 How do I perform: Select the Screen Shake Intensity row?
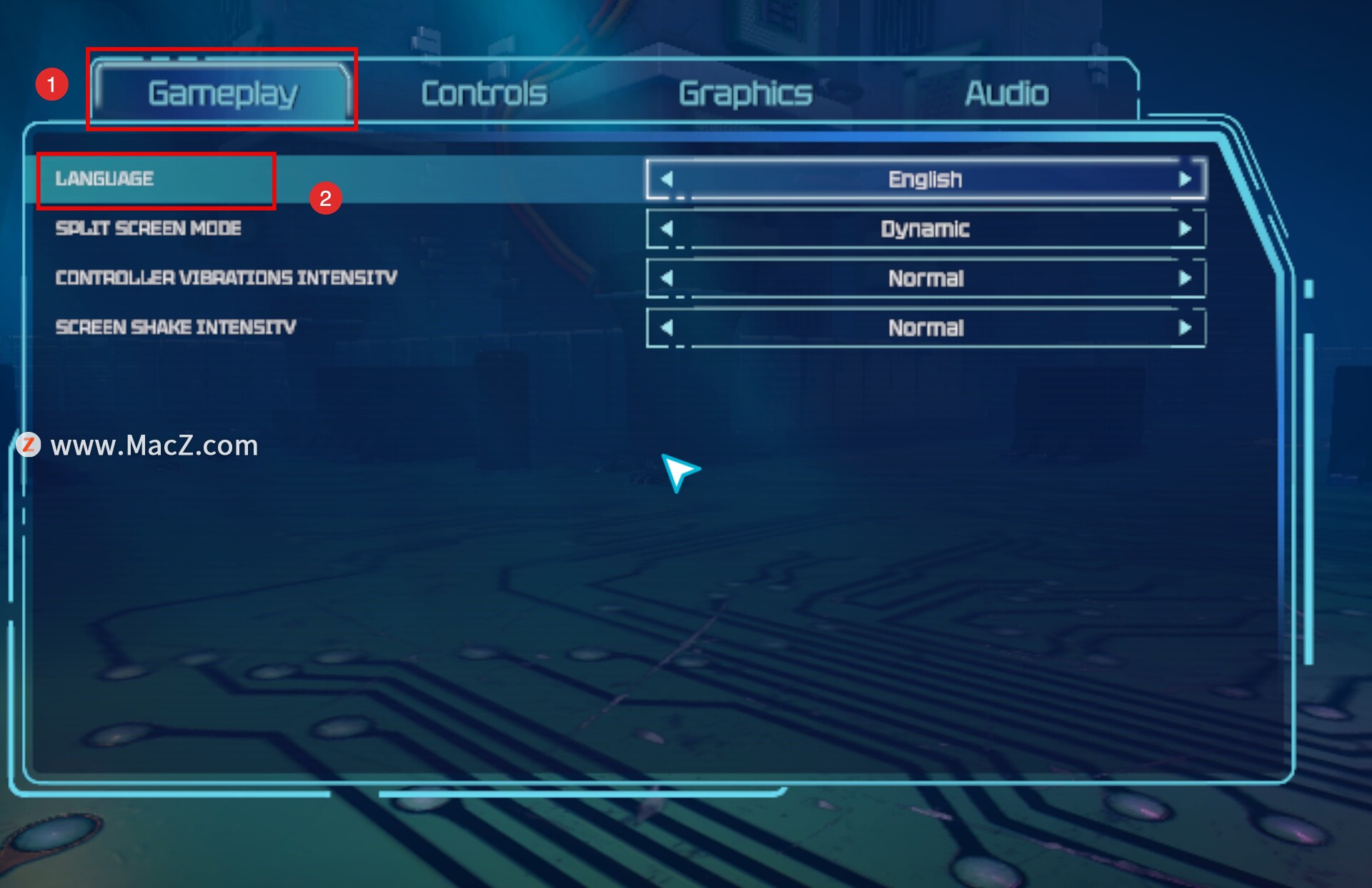176,327
